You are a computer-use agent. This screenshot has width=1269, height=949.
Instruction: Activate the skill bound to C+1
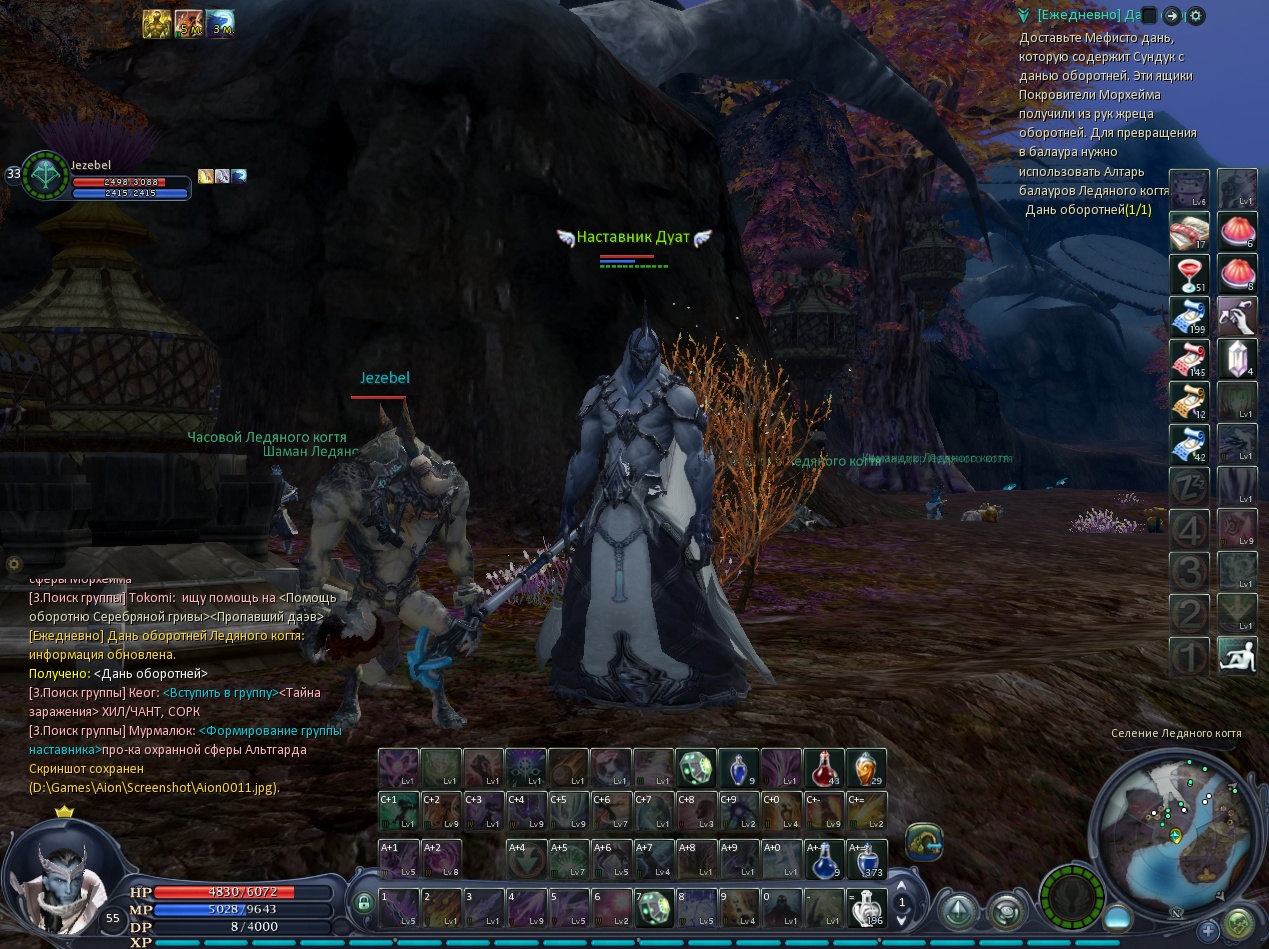(399, 811)
